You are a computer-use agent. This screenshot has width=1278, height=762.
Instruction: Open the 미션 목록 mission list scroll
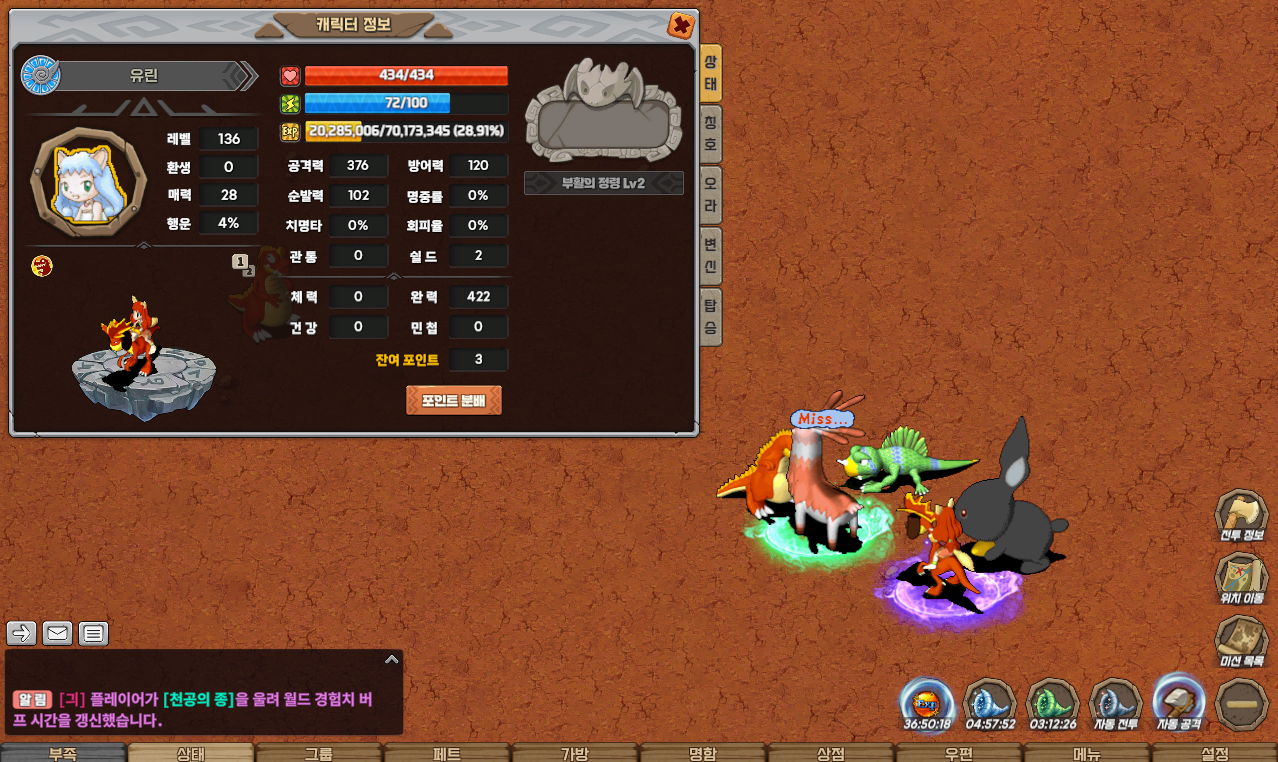[1241, 641]
